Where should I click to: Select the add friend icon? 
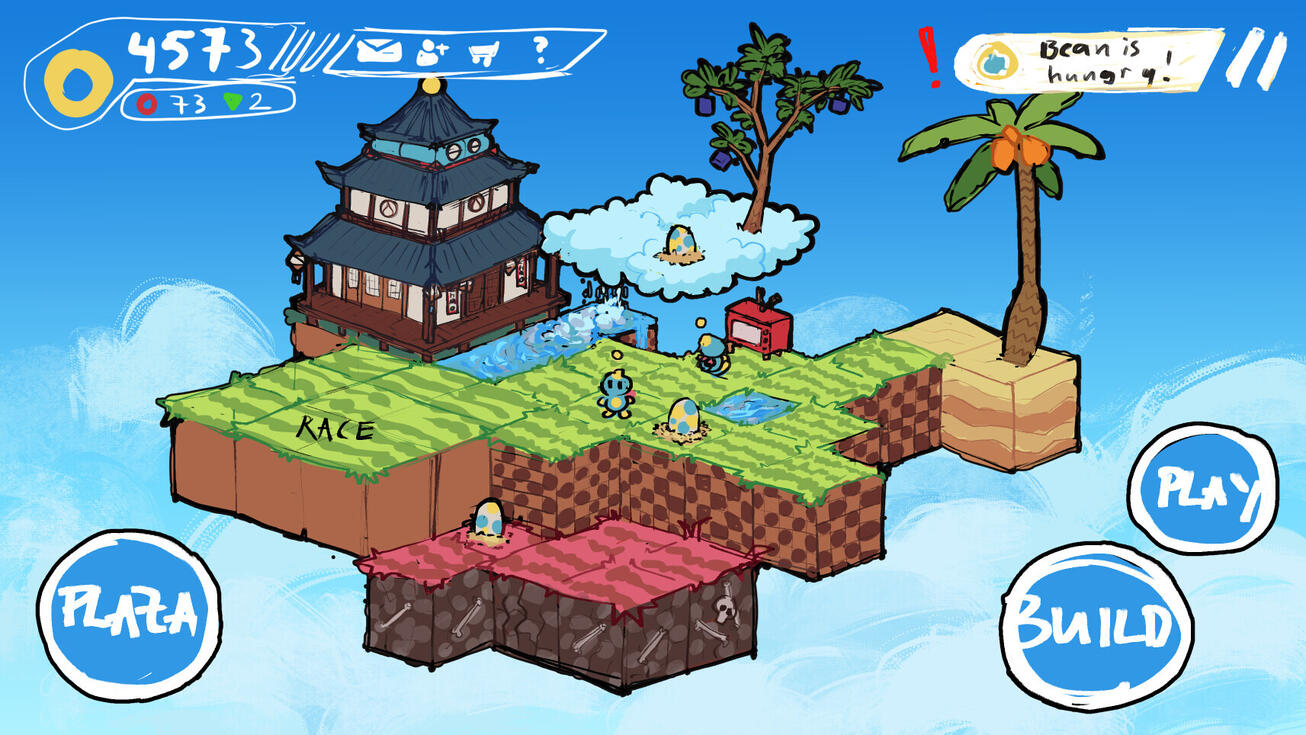(x=430, y=52)
